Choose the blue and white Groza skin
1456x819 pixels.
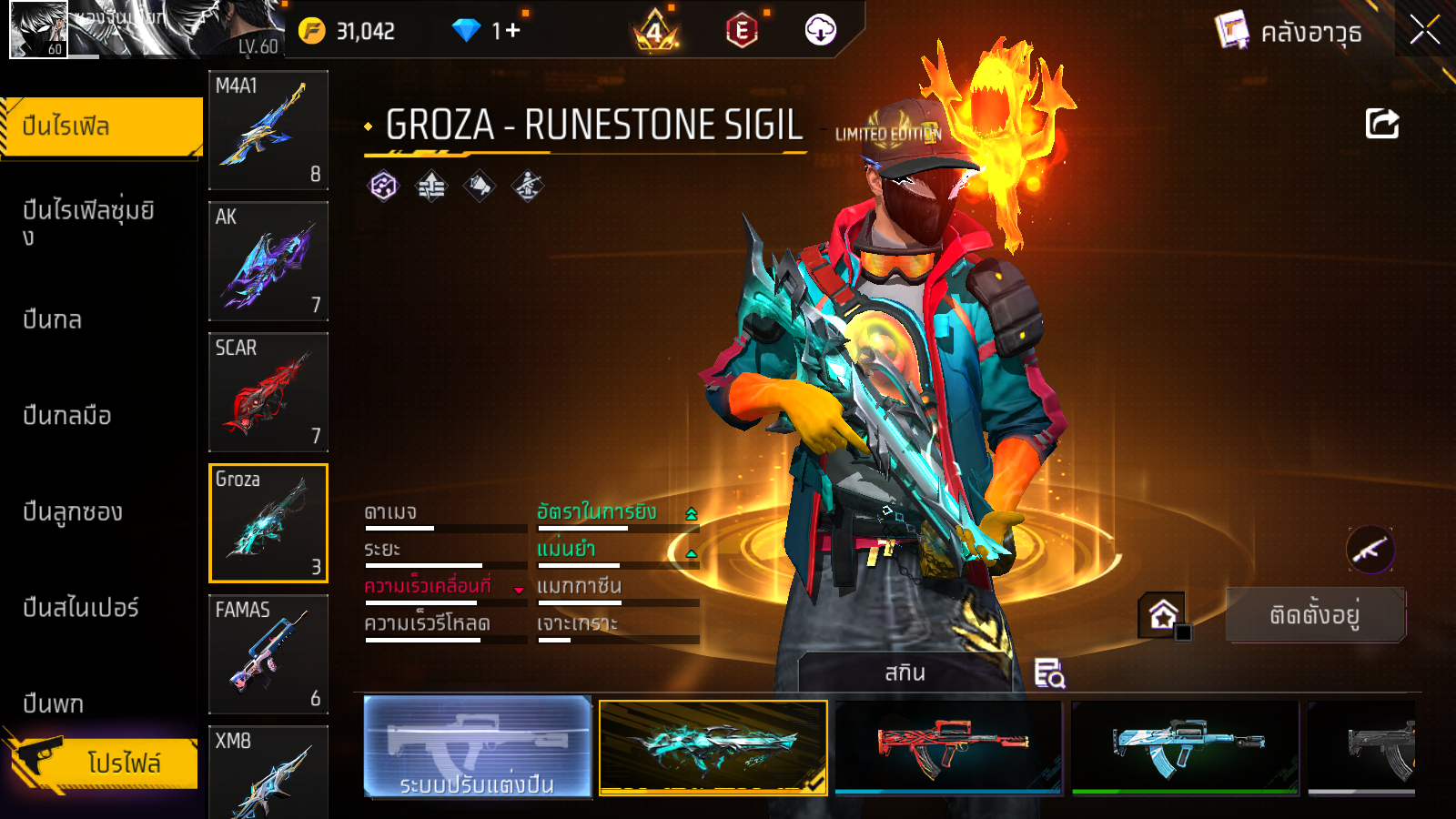[x=1185, y=747]
